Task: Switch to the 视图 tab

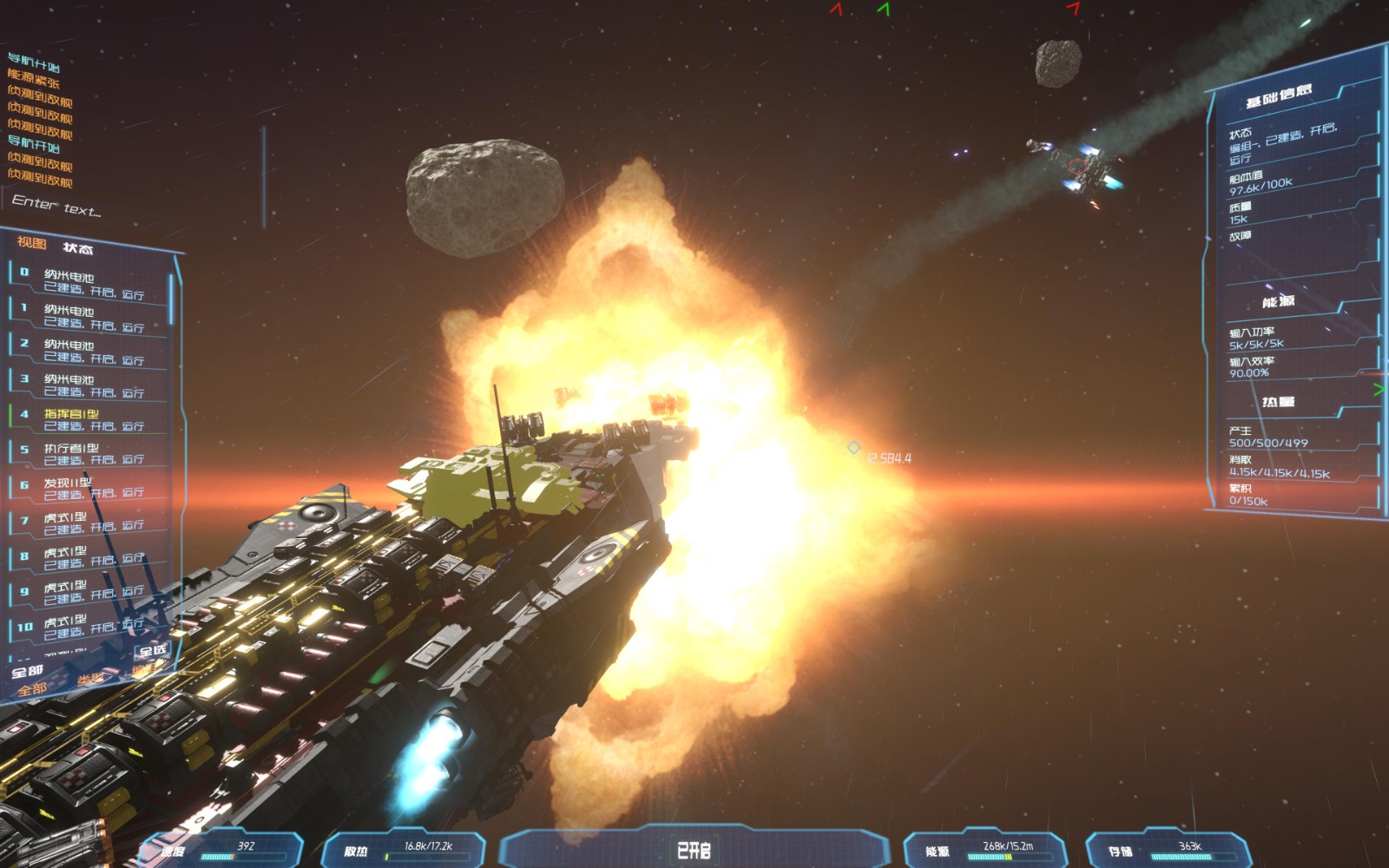Action: pos(31,243)
